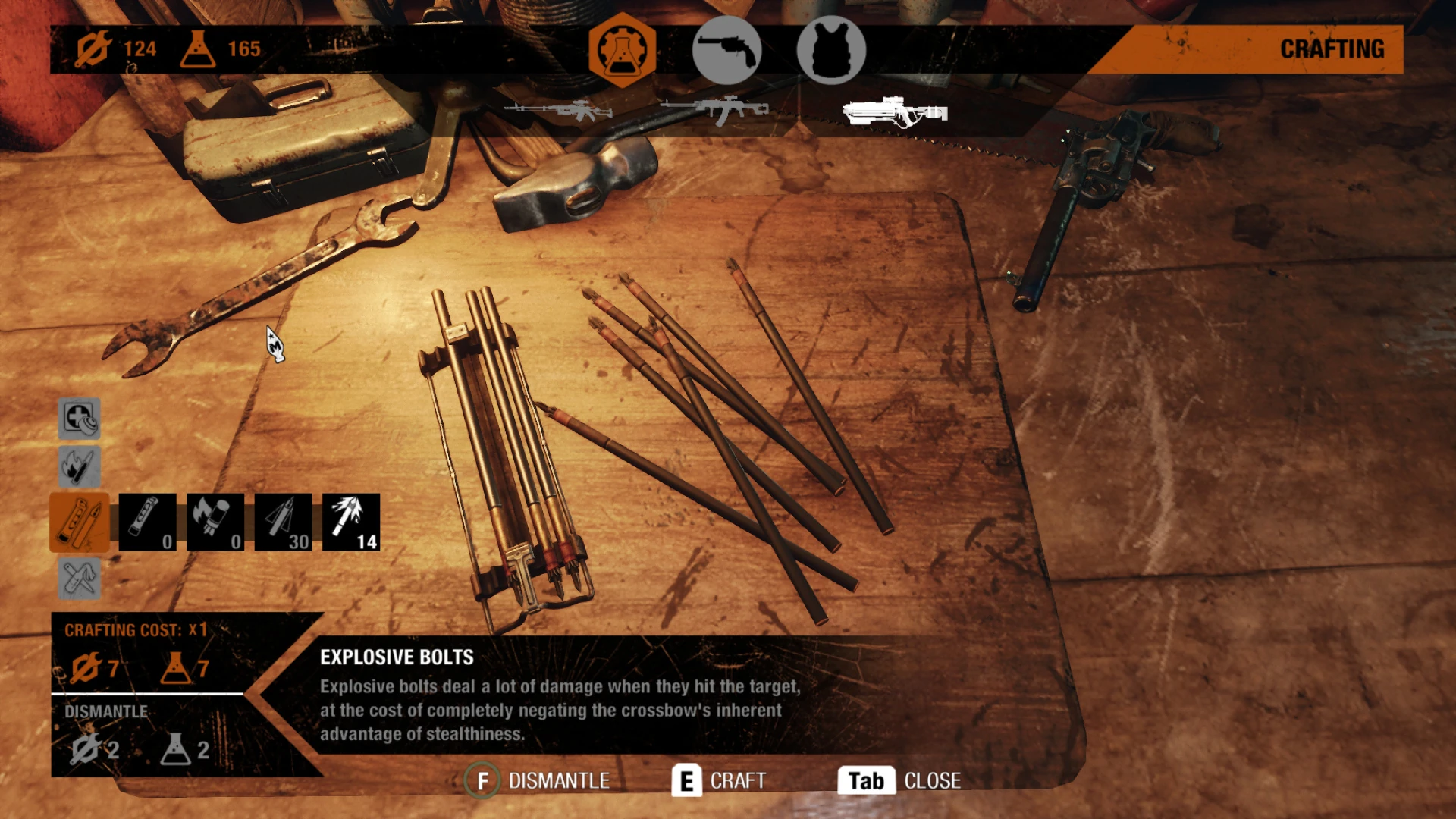Select the explosive bolts variant showing 14

point(352,520)
